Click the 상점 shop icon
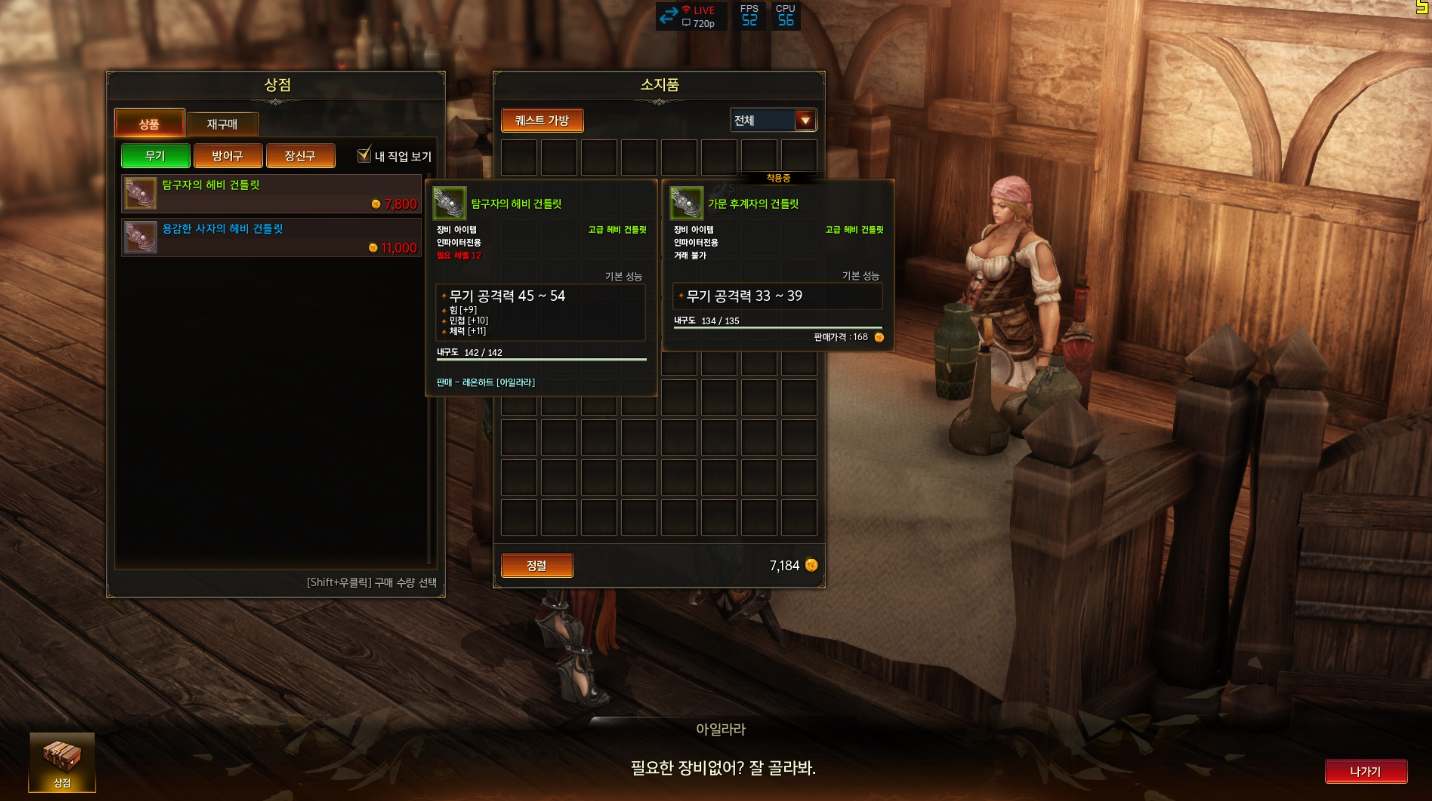This screenshot has width=1432, height=801. click(62, 762)
